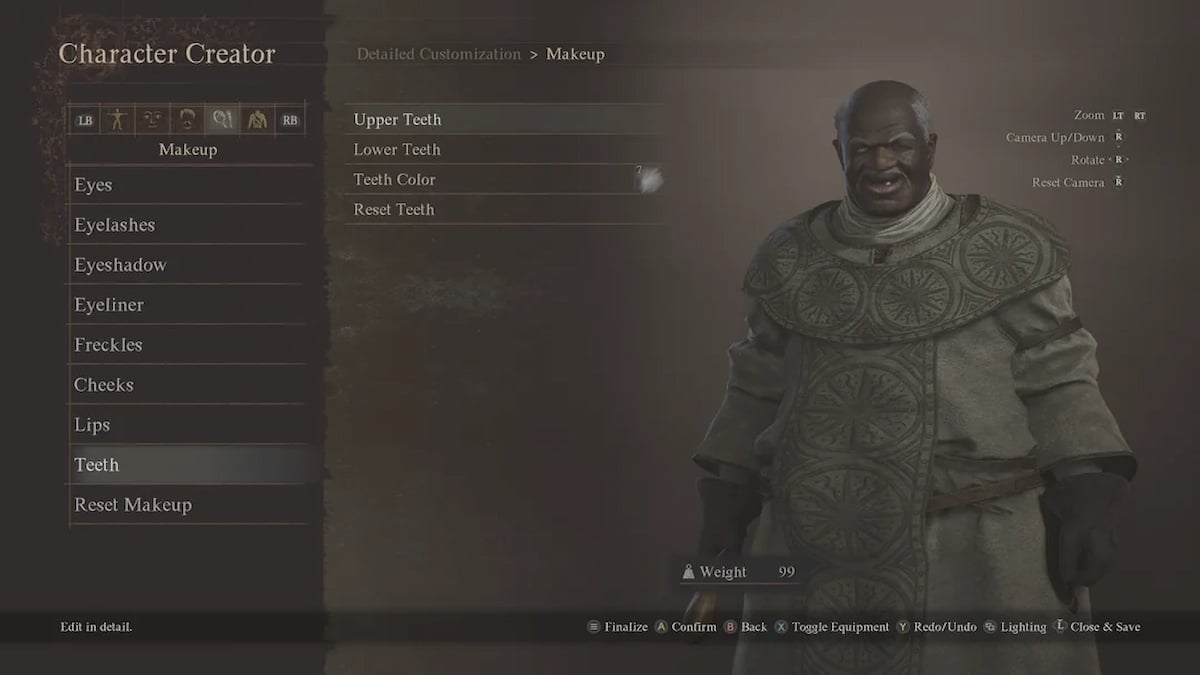The image size is (1200, 675).
Task: Click Reset Teeth
Action: point(394,210)
